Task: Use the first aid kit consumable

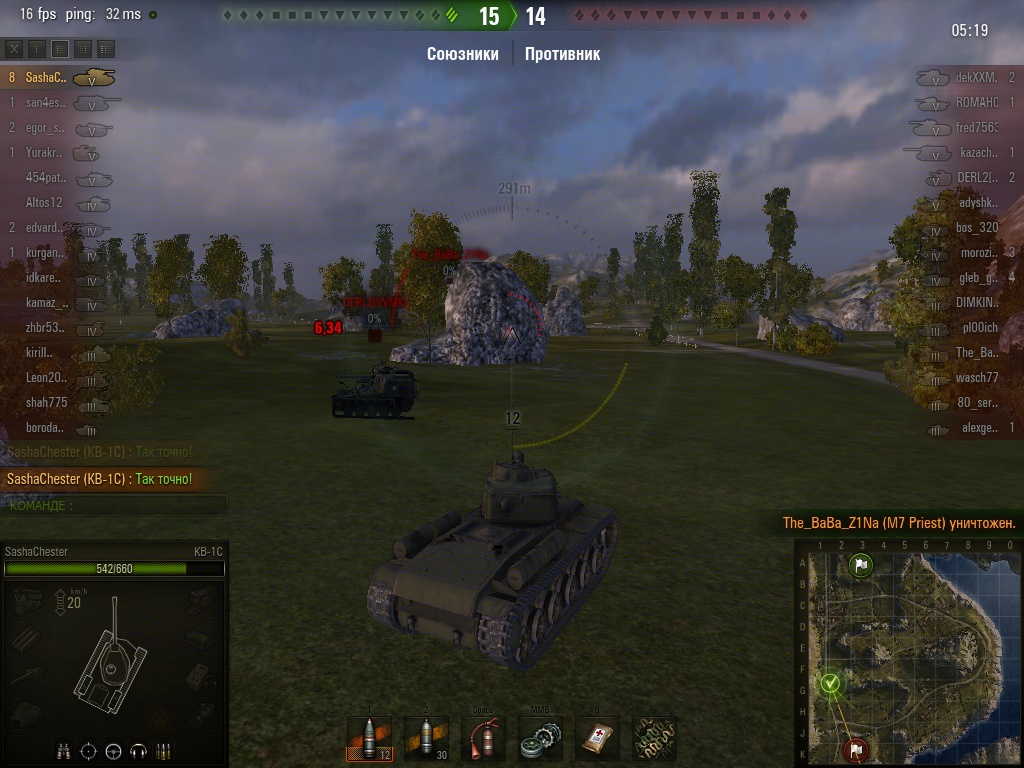Action: [x=598, y=739]
